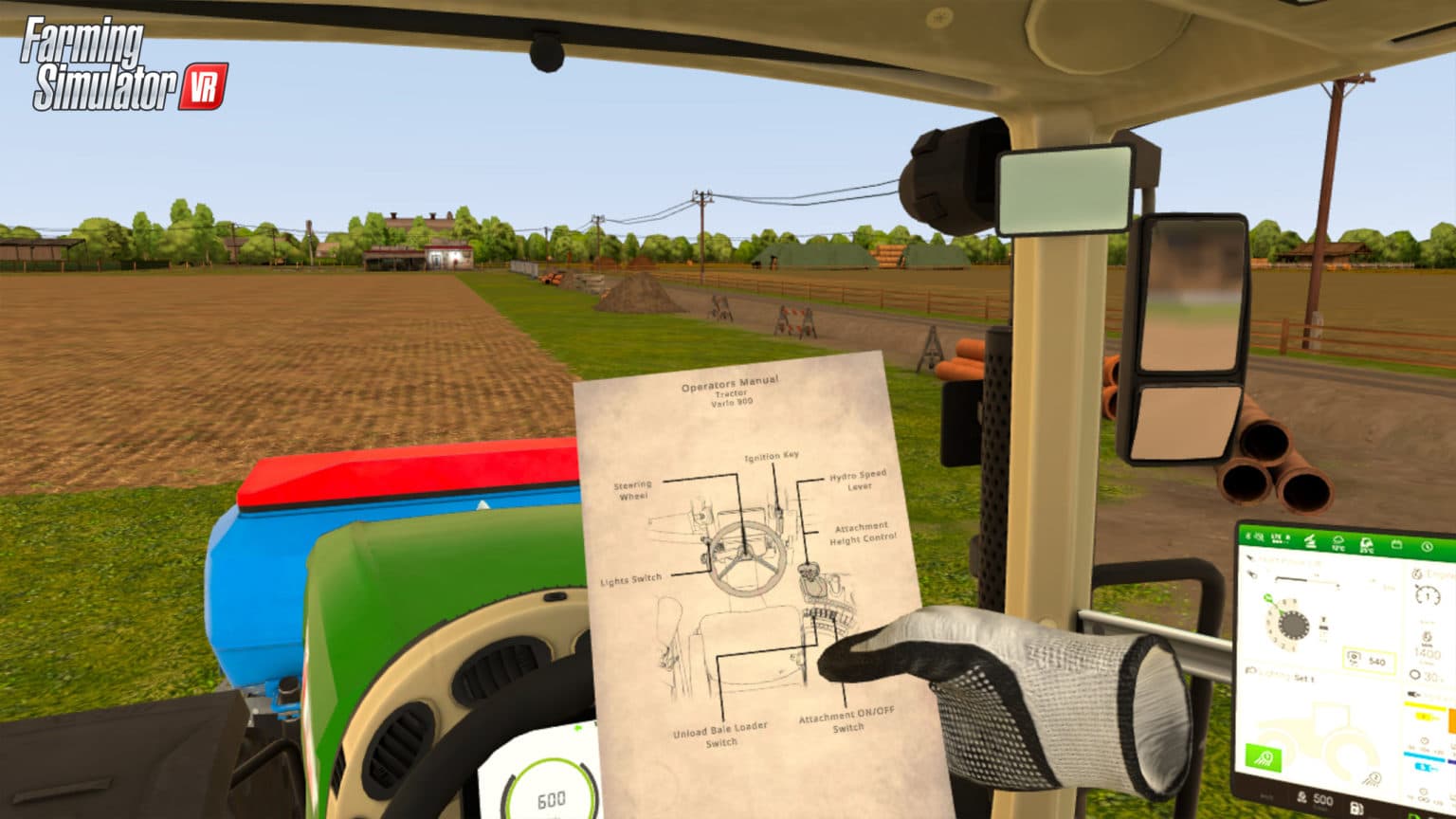Open the calendar icon on the terminal
1456x819 pixels.
1397,544
